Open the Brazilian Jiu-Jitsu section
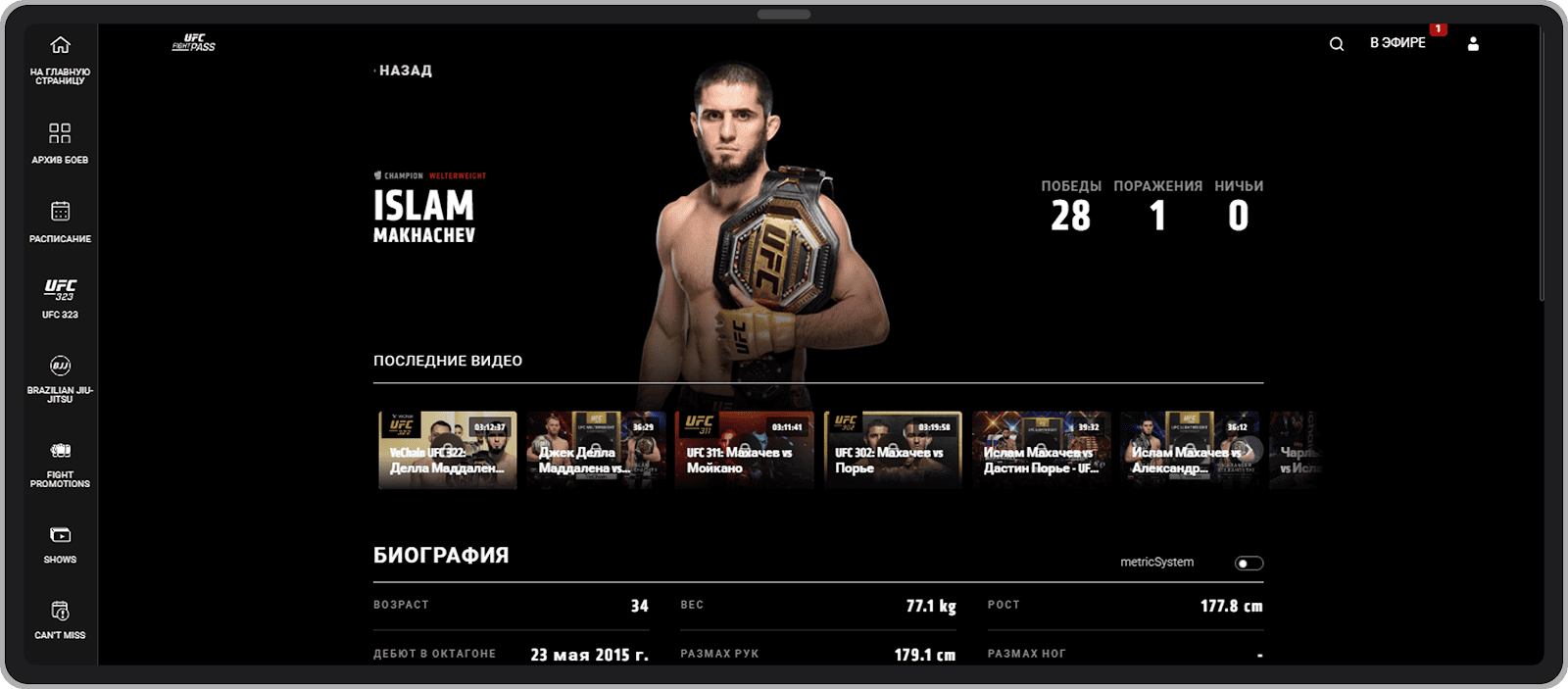This screenshot has width=1568, height=689. pos(60,378)
